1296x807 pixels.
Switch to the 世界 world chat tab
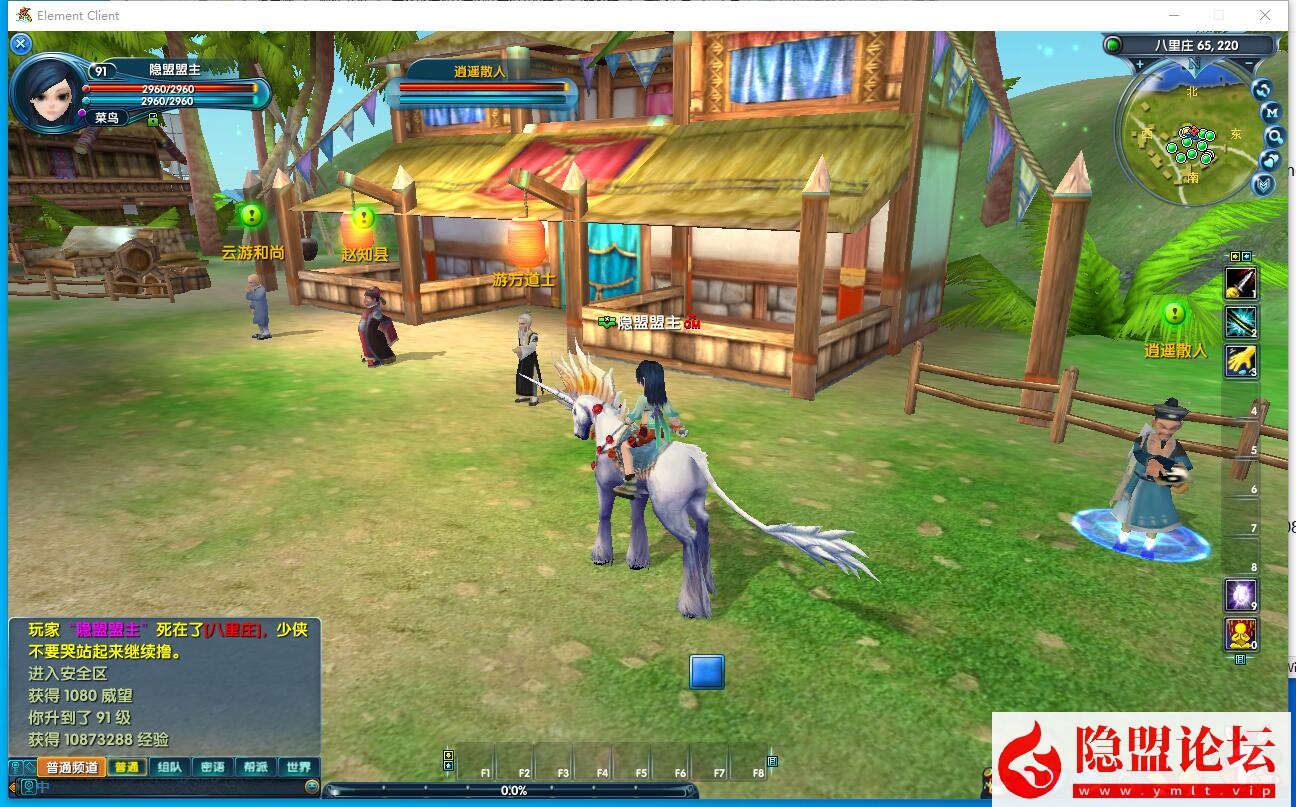(x=298, y=768)
